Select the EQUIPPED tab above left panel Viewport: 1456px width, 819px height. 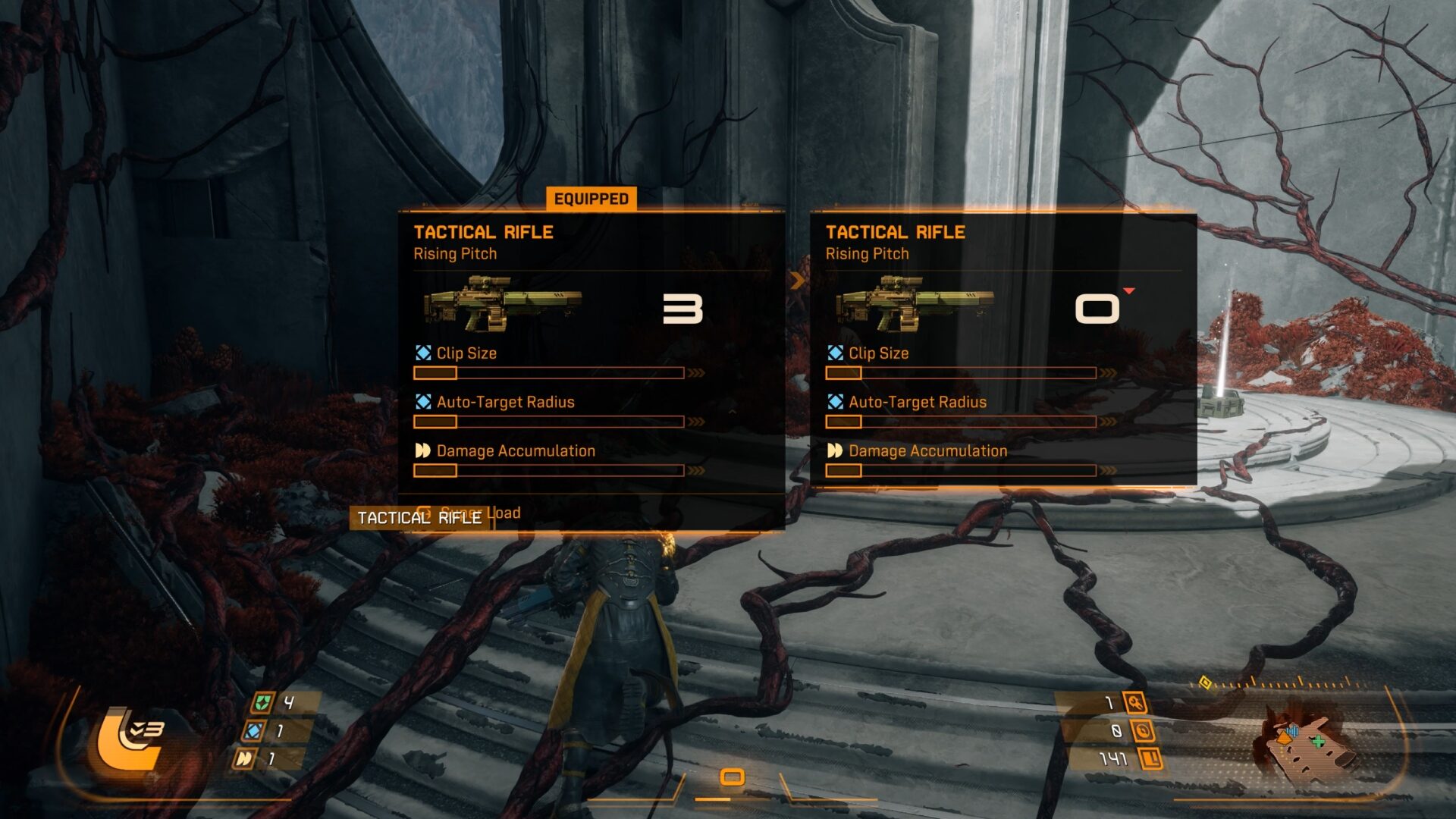pos(590,199)
